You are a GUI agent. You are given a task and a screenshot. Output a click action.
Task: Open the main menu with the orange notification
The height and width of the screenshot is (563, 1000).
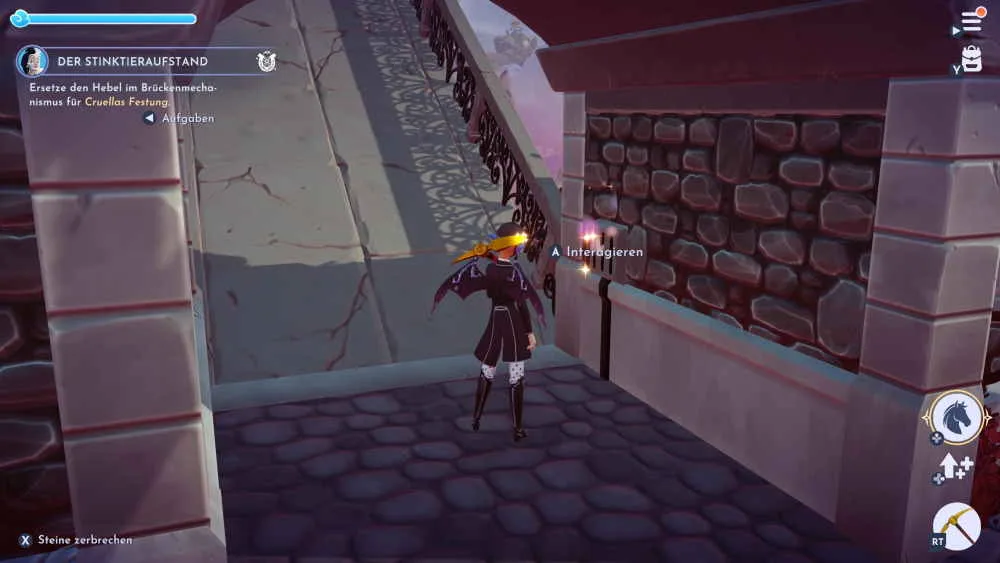[x=971, y=21]
